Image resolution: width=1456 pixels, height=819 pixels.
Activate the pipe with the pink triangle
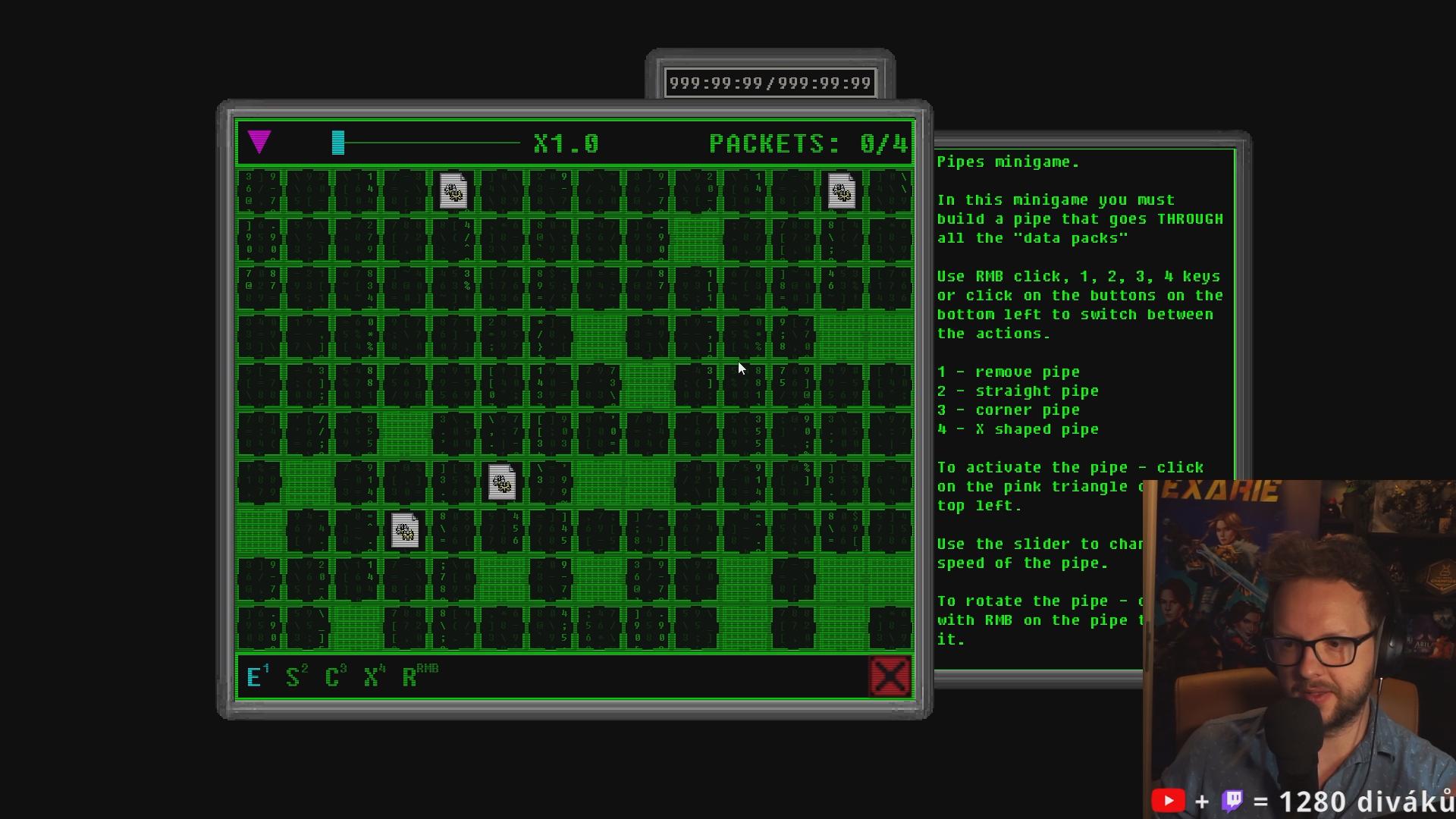(x=259, y=142)
